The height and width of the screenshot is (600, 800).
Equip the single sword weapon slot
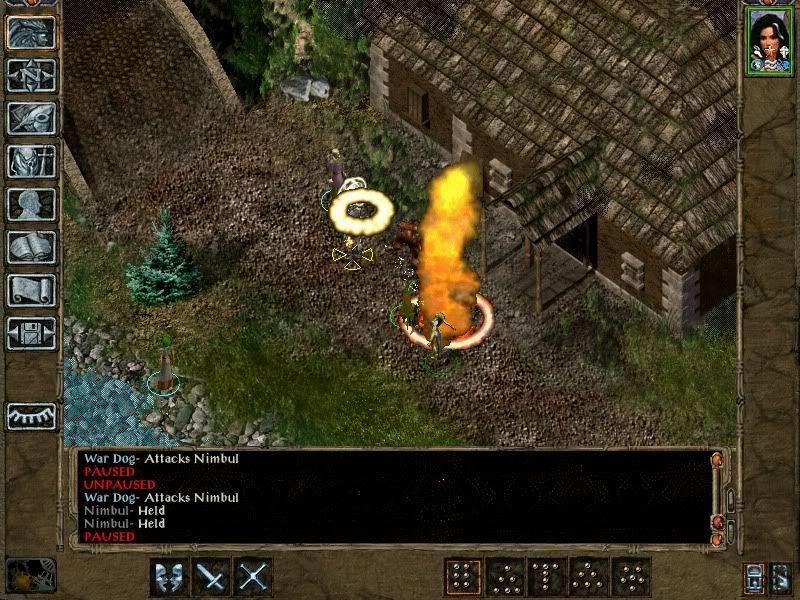tap(211, 577)
